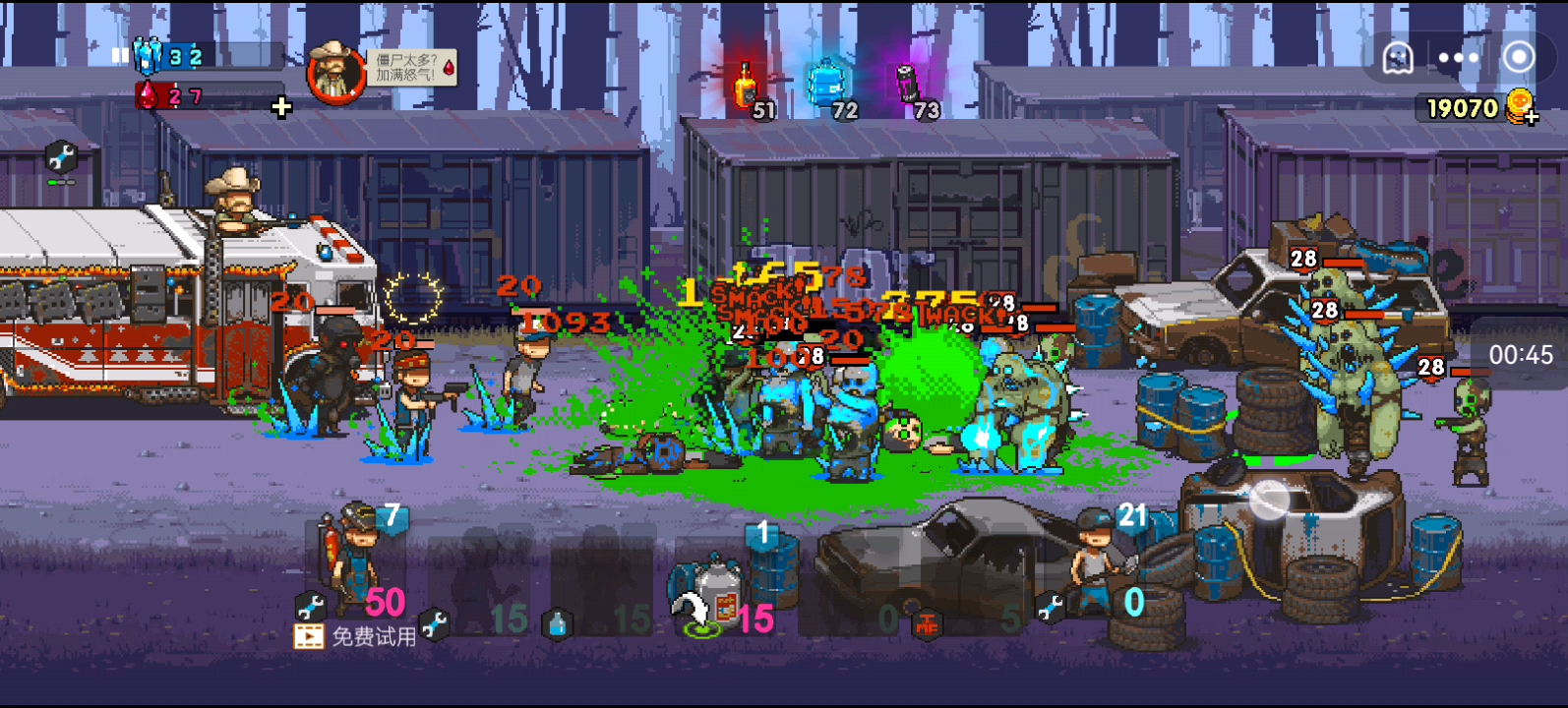The height and width of the screenshot is (708, 1568).
Task: Buy more gold coins
Action: click(1524, 107)
